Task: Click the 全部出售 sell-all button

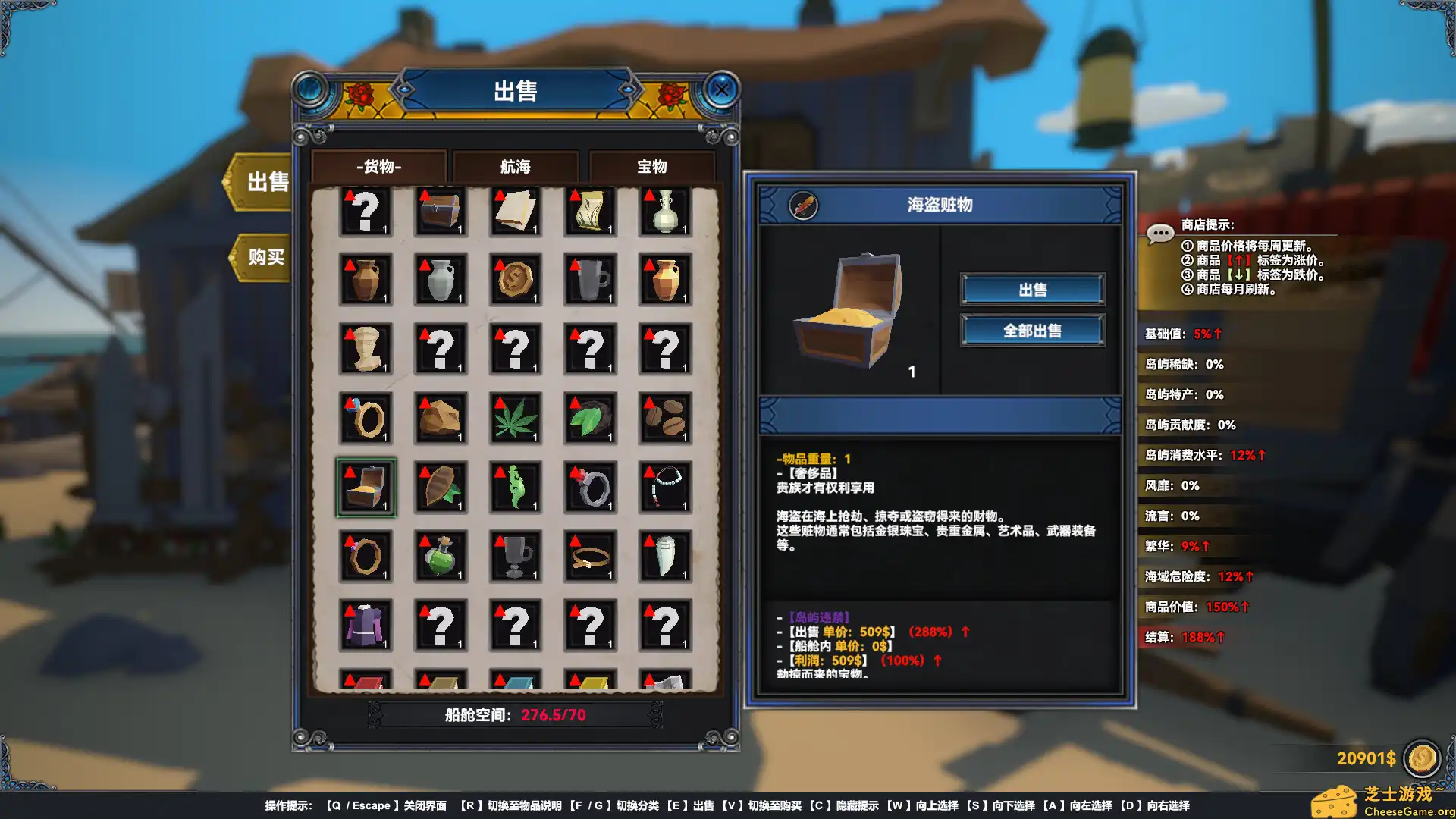Action: click(x=1032, y=330)
